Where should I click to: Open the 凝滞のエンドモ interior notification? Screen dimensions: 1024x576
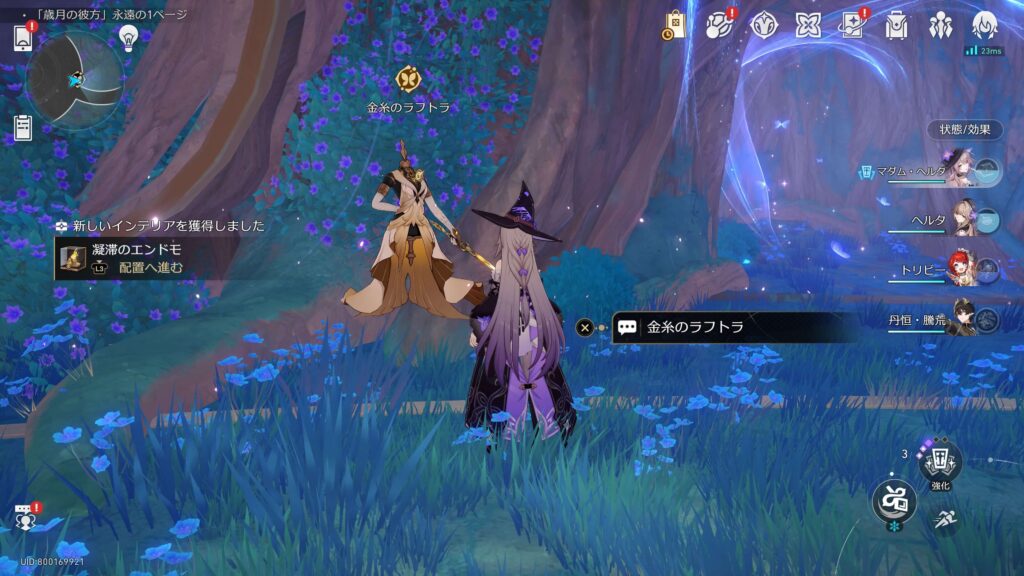[125, 258]
